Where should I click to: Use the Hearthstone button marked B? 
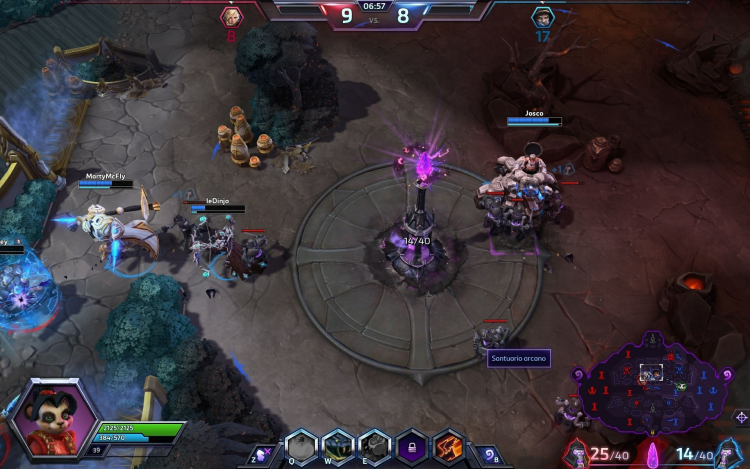coord(485,453)
